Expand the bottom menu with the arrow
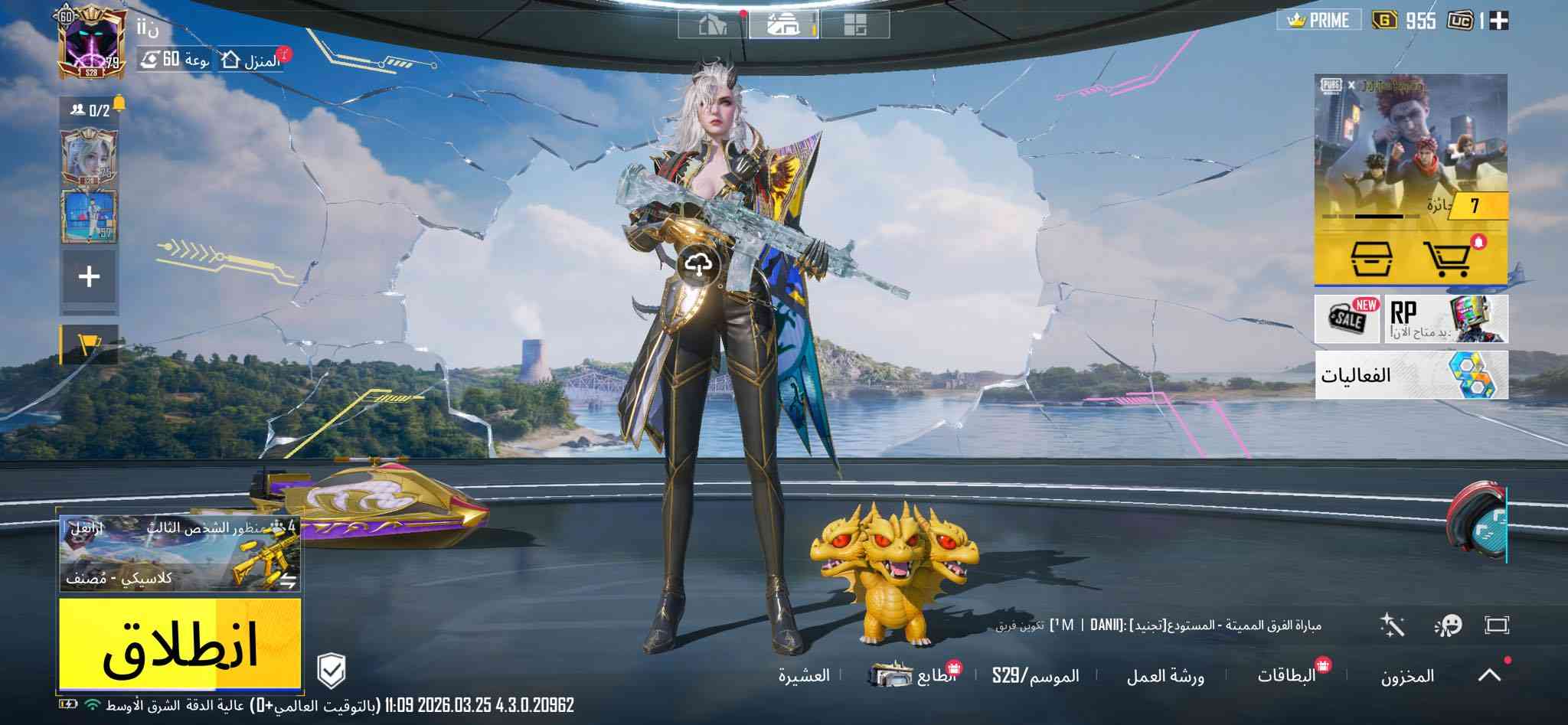 1489,675
